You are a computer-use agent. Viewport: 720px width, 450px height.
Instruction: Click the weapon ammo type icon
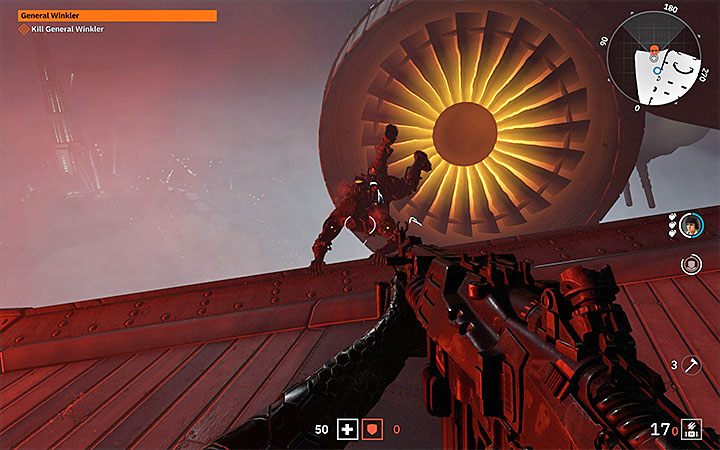click(x=691, y=431)
